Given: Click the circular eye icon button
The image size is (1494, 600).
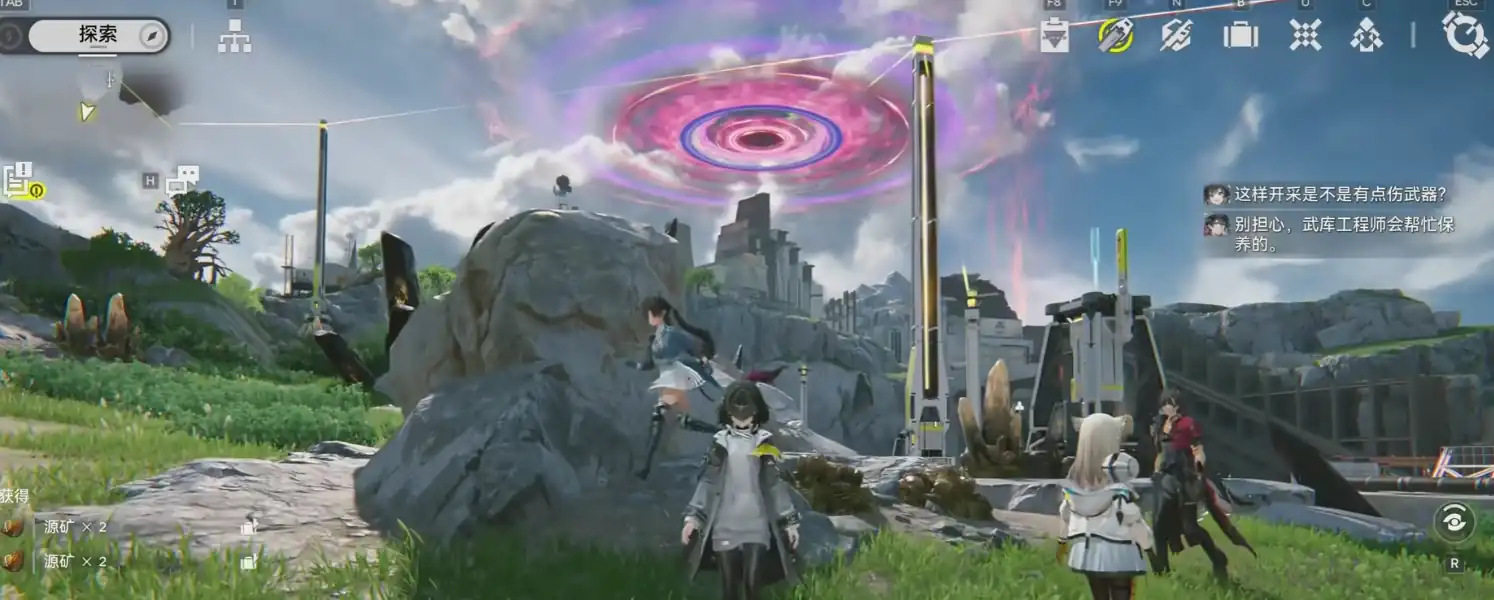Looking at the screenshot, I should pyautogui.click(x=1454, y=522).
